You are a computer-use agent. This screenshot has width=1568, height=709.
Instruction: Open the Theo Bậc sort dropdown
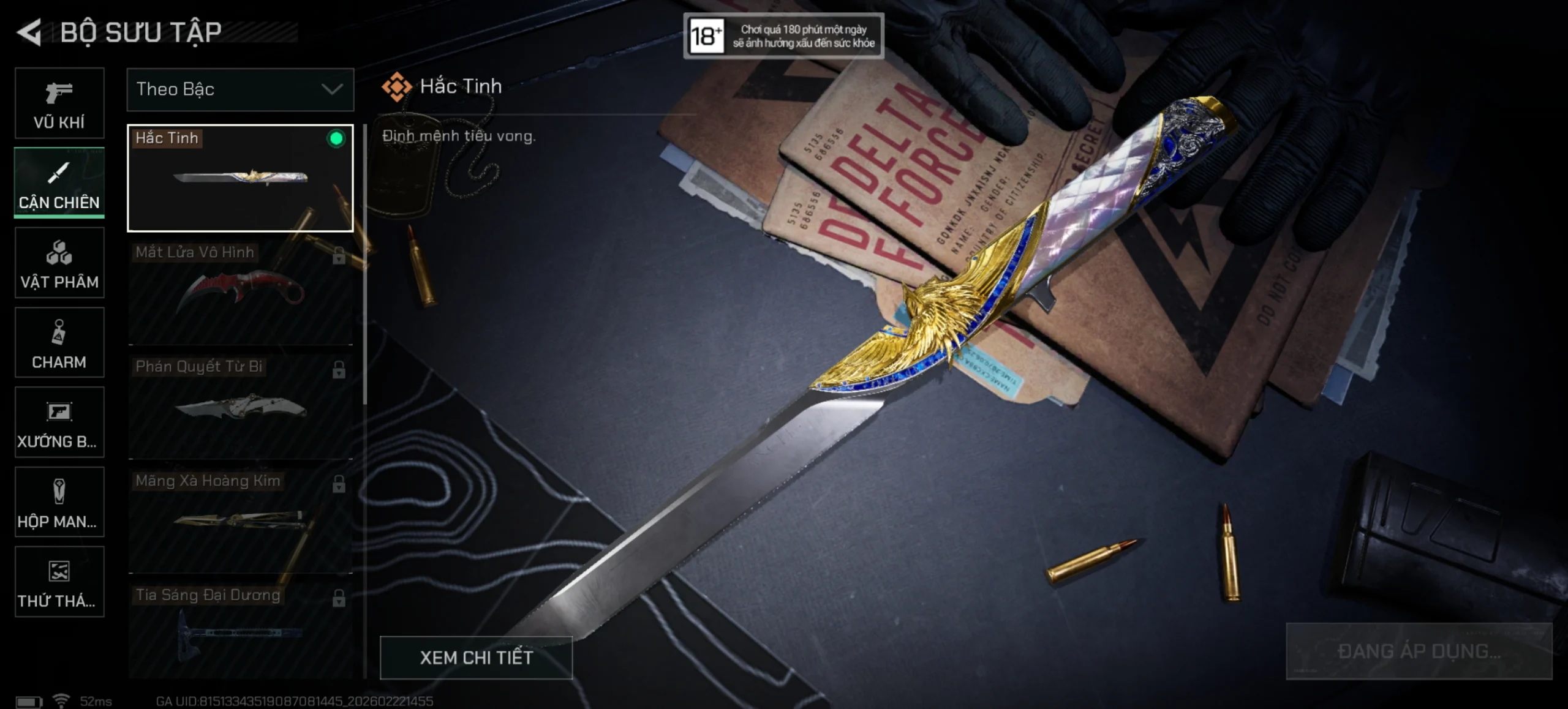click(x=240, y=89)
